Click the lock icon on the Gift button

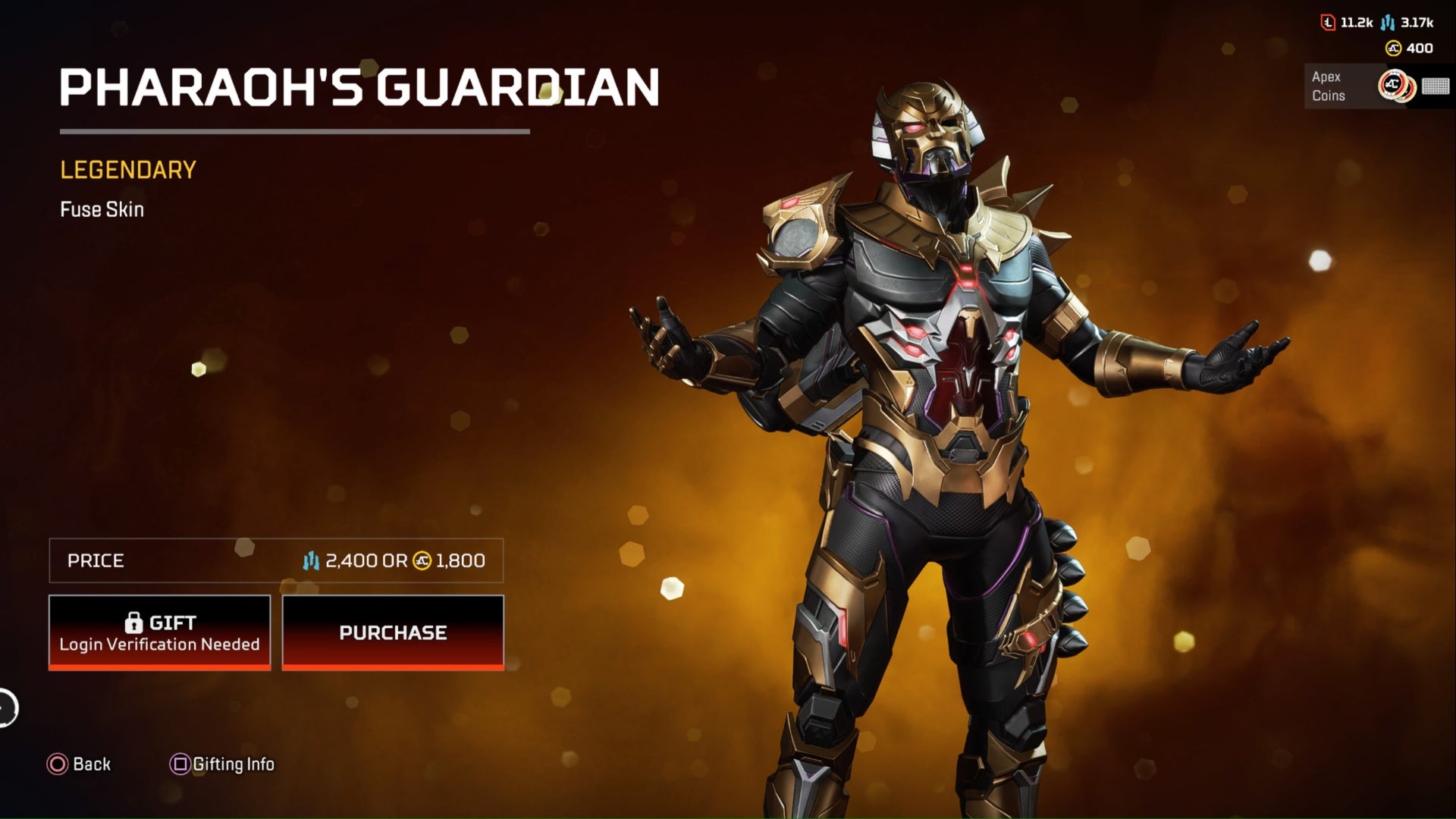click(x=136, y=622)
